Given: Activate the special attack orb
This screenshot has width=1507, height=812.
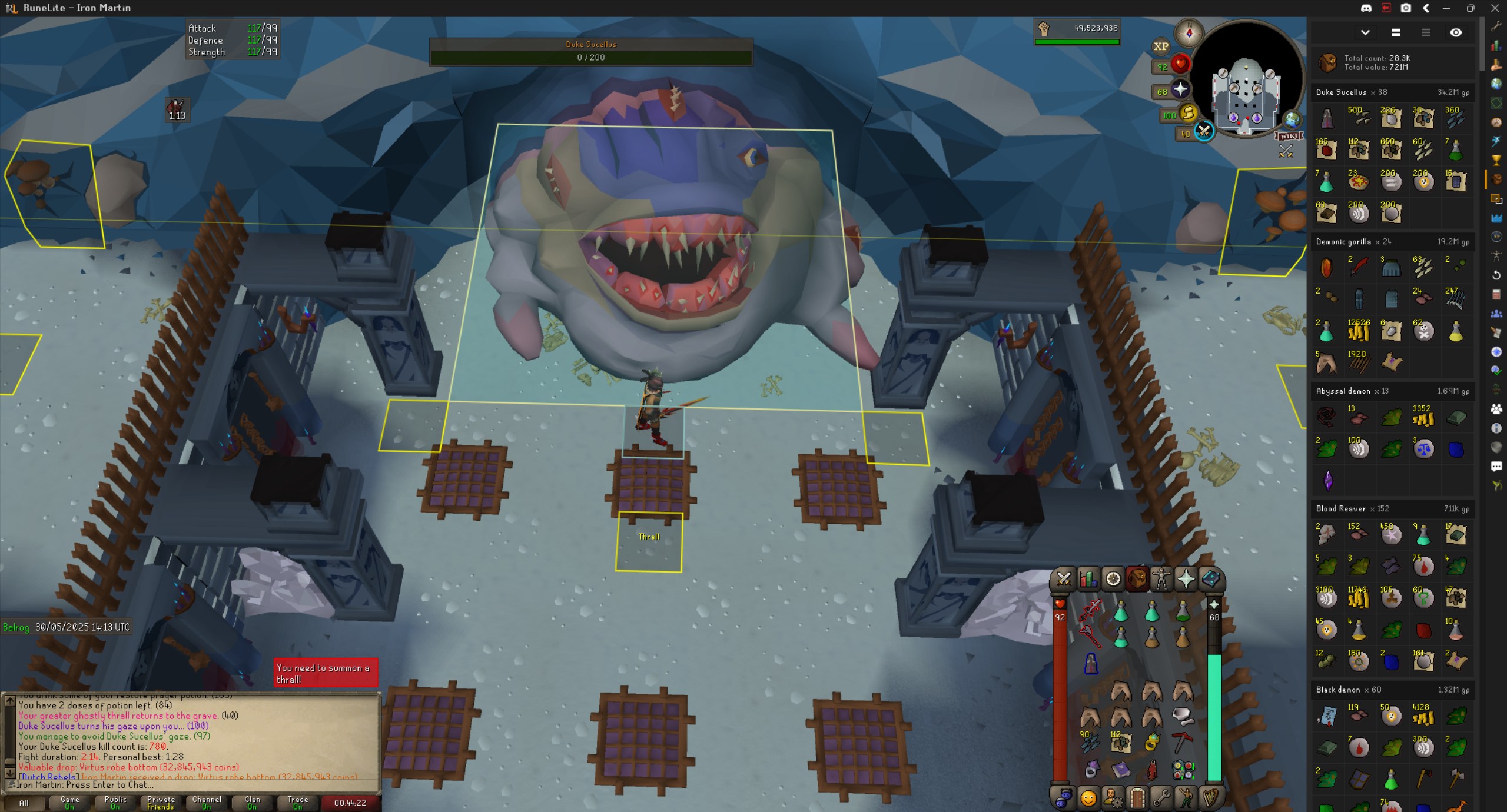Looking at the screenshot, I should 1204,132.
